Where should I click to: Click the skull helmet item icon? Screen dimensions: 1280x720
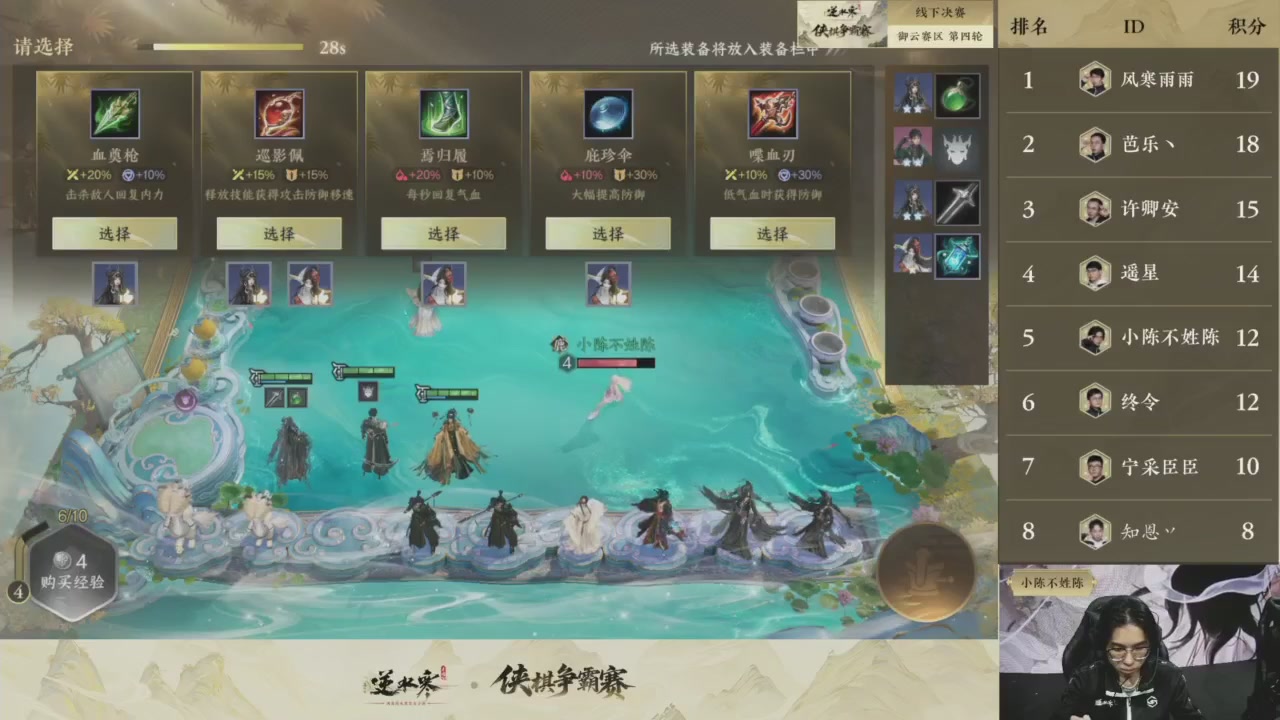[x=957, y=147]
